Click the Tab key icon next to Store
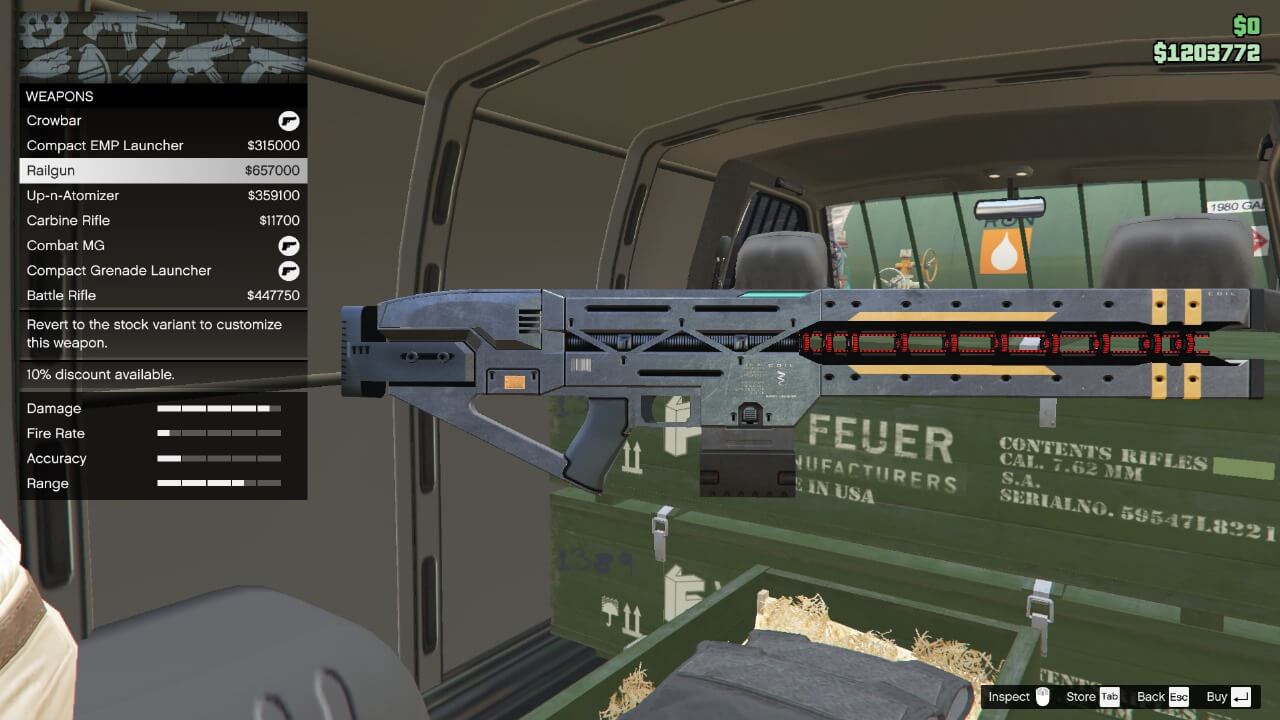 pos(1108,697)
